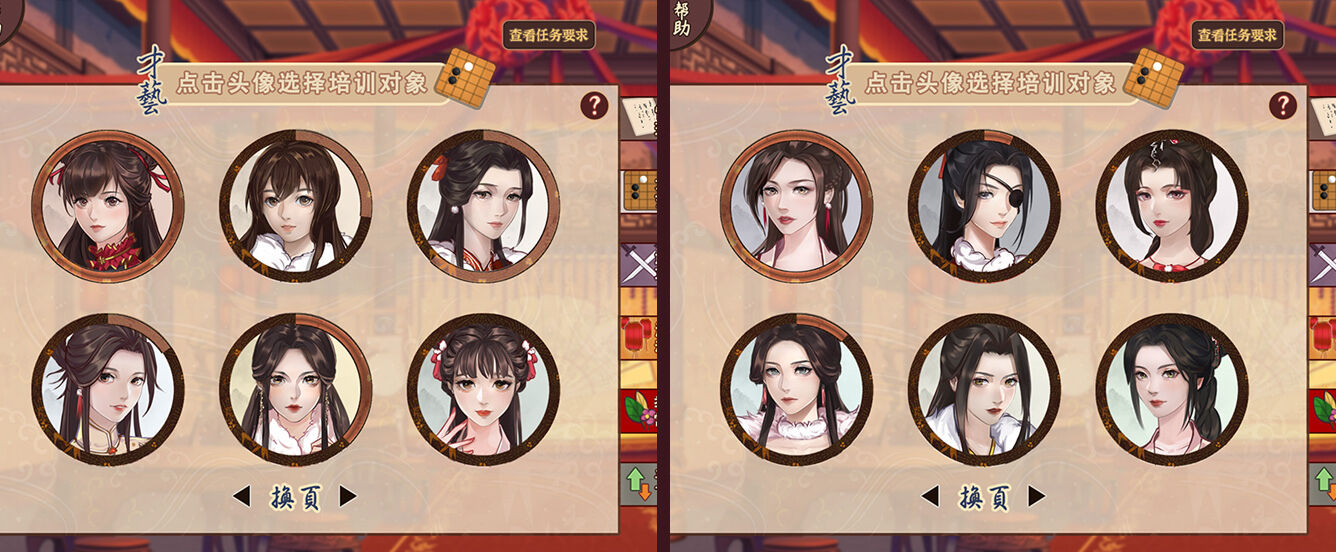
Task: Select the girl with red ribbons and ruffled red collar
Action: pos(108,207)
